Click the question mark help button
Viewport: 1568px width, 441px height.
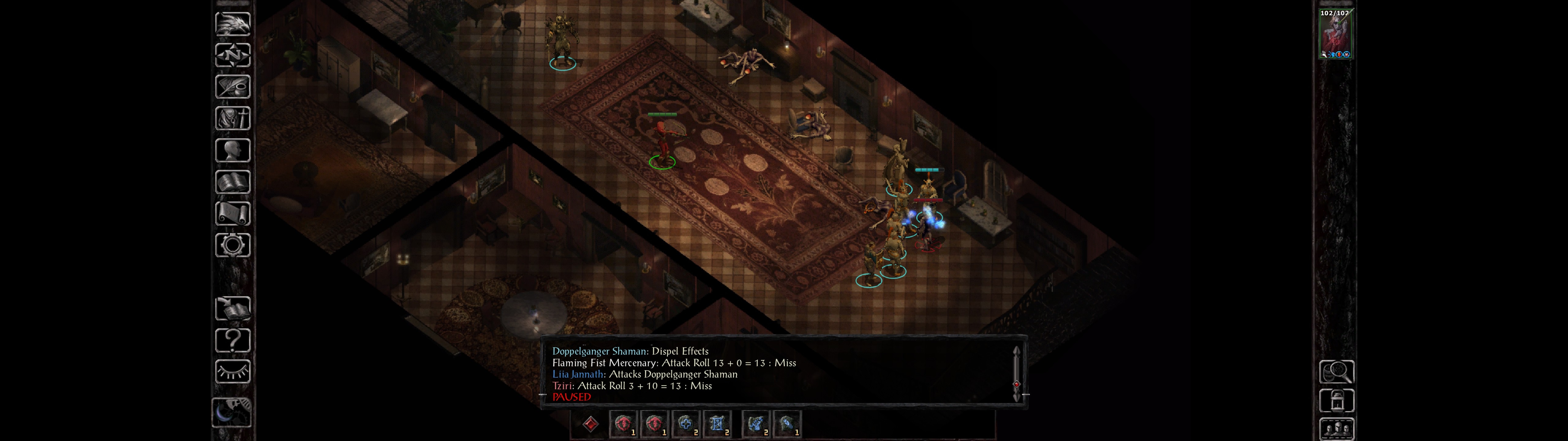(x=232, y=340)
